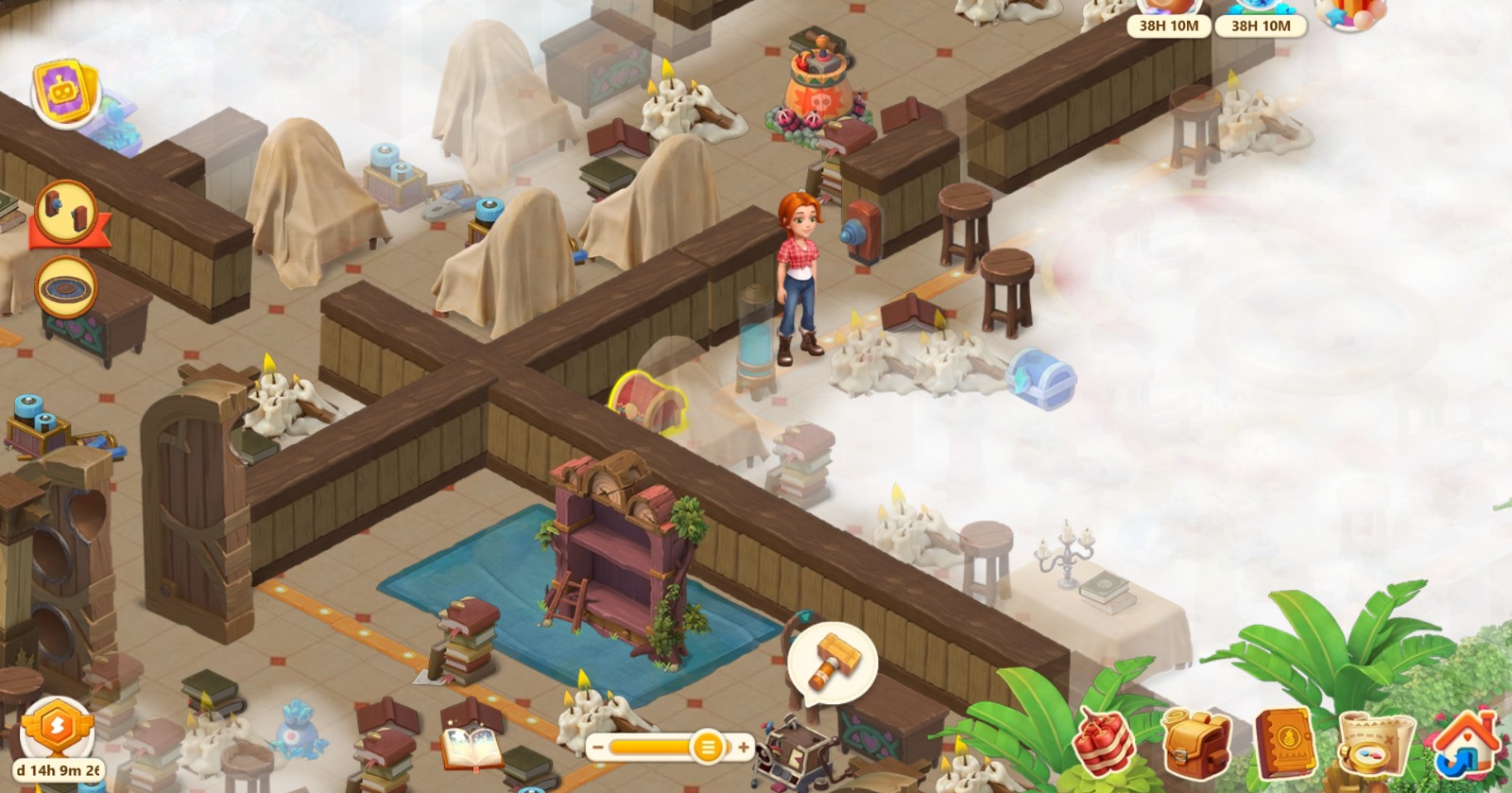Open the door hardware quest objective
Image resolution: width=1512 pixels, height=793 pixels.
[66, 211]
